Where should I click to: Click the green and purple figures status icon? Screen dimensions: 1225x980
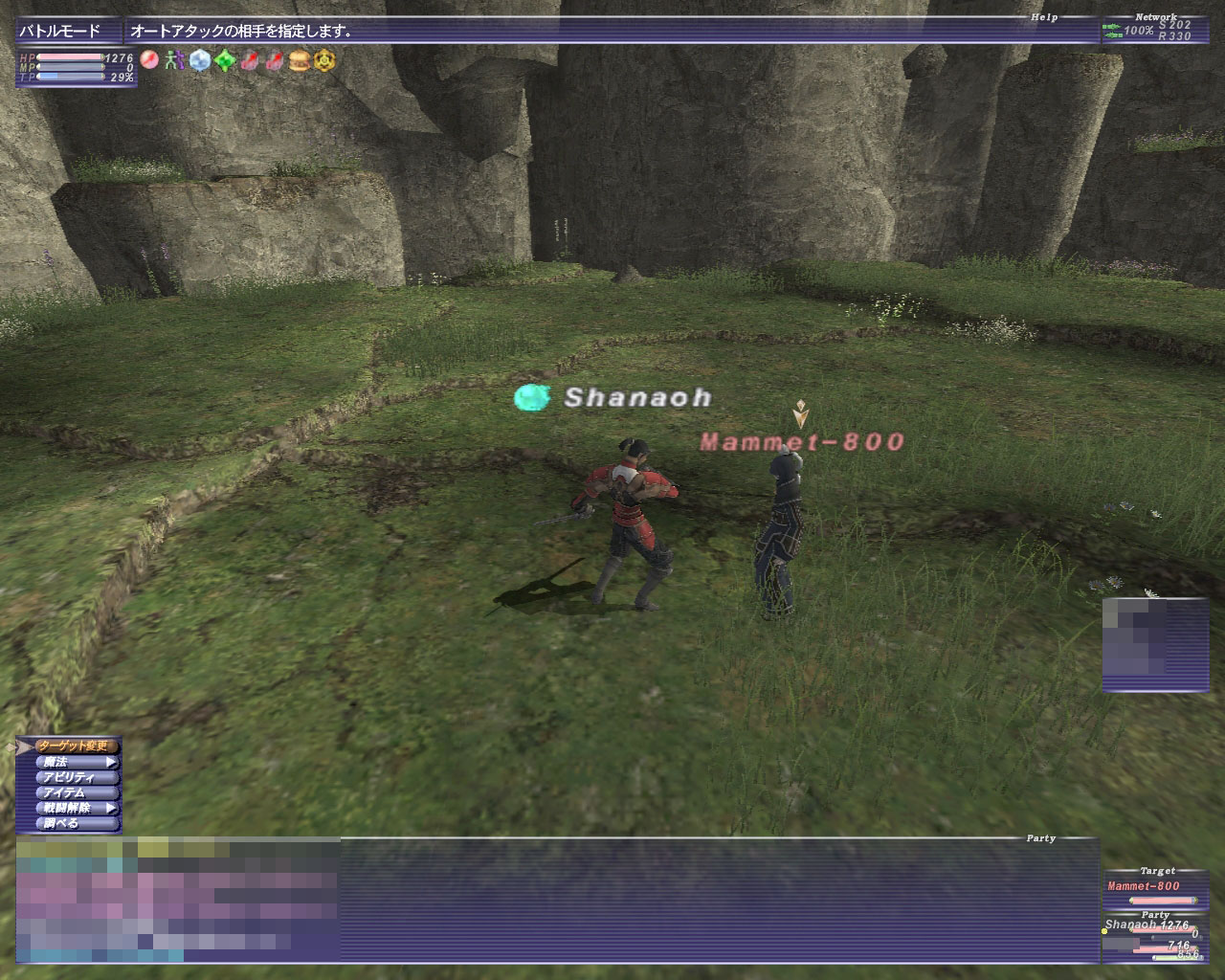pyautogui.click(x=173, y=61)
